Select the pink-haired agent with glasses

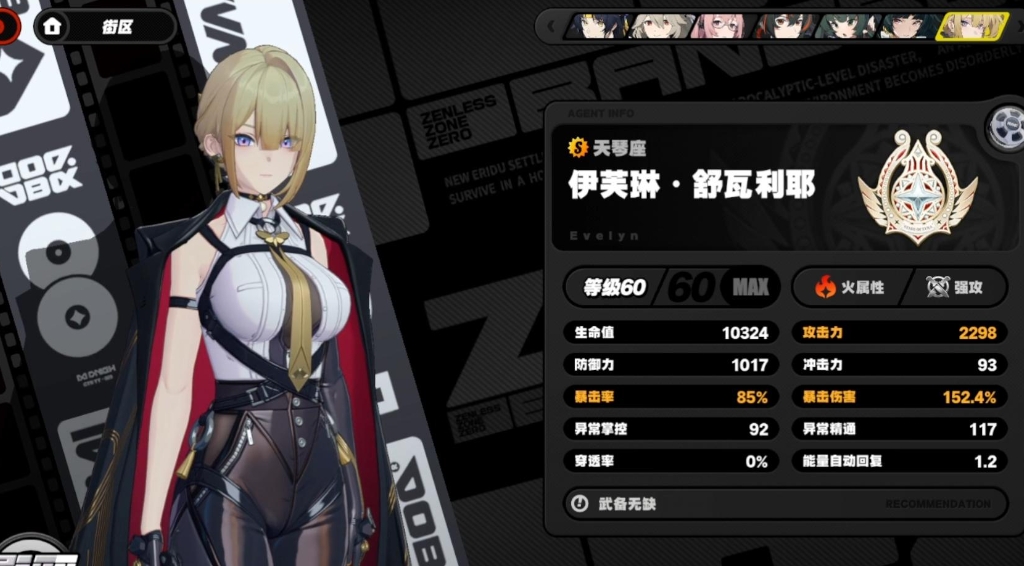point(723,26)
